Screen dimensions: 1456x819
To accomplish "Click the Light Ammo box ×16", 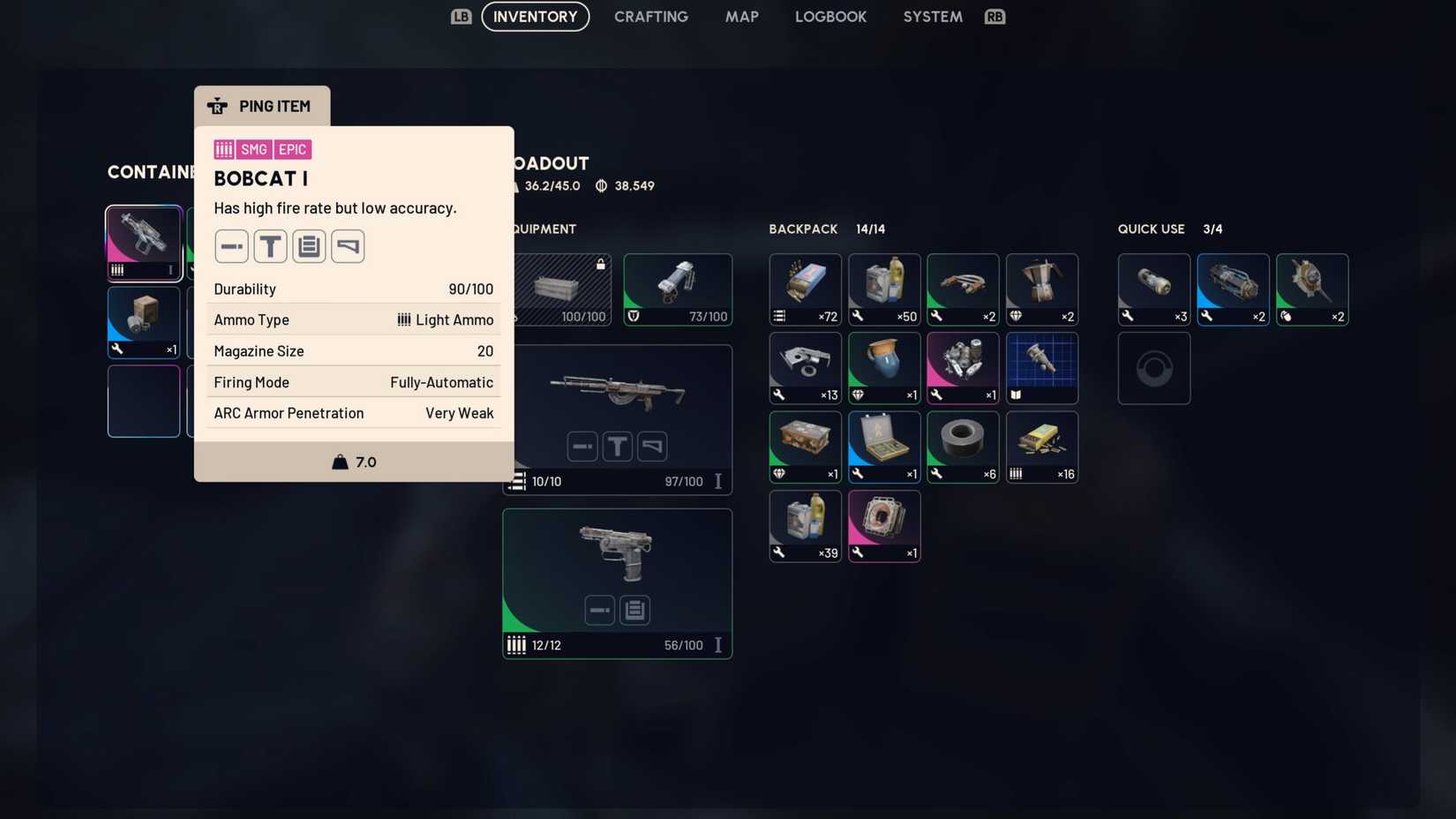I will 1042,446.
